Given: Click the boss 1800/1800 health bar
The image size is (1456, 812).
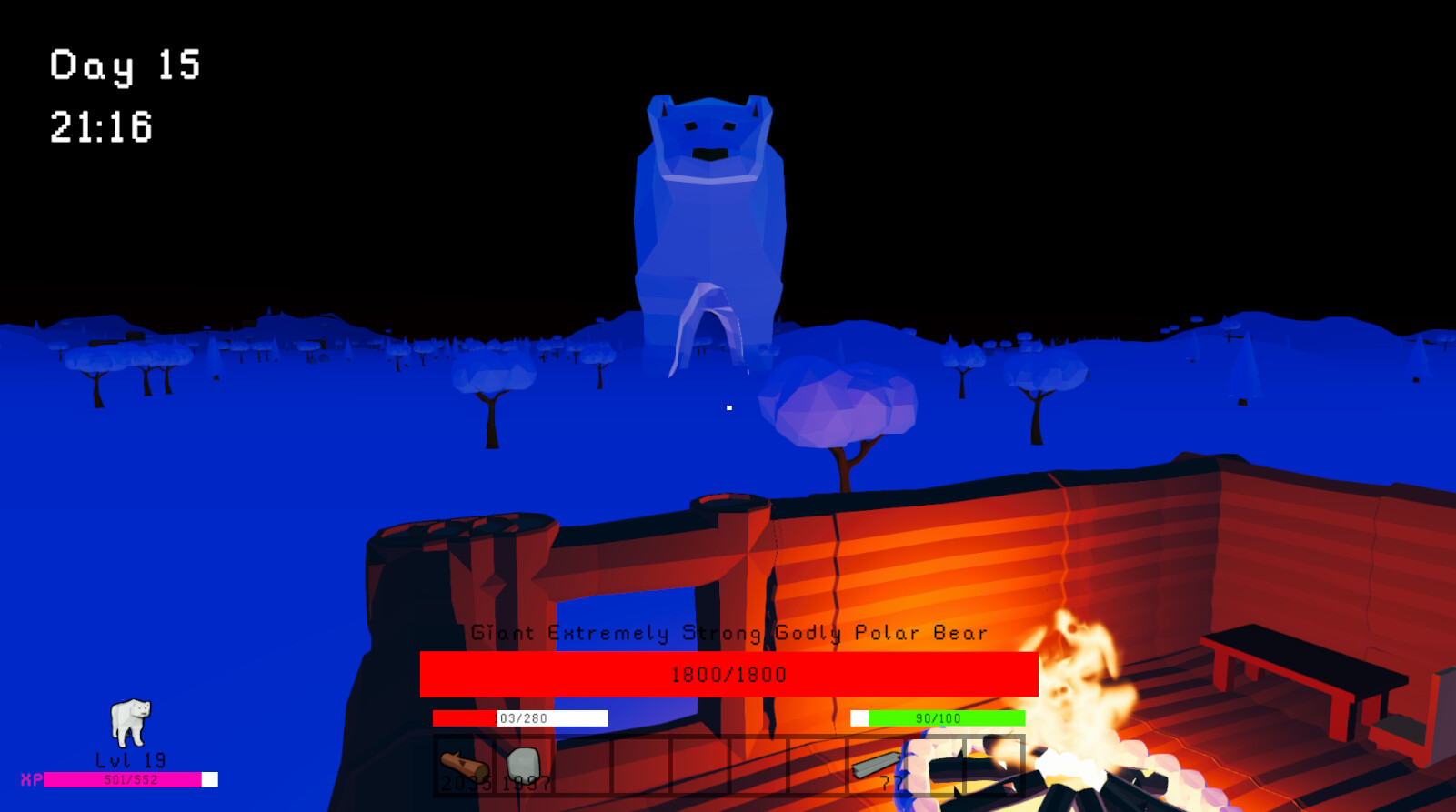Looking at the screenshot, I should [x=728, y=674].
